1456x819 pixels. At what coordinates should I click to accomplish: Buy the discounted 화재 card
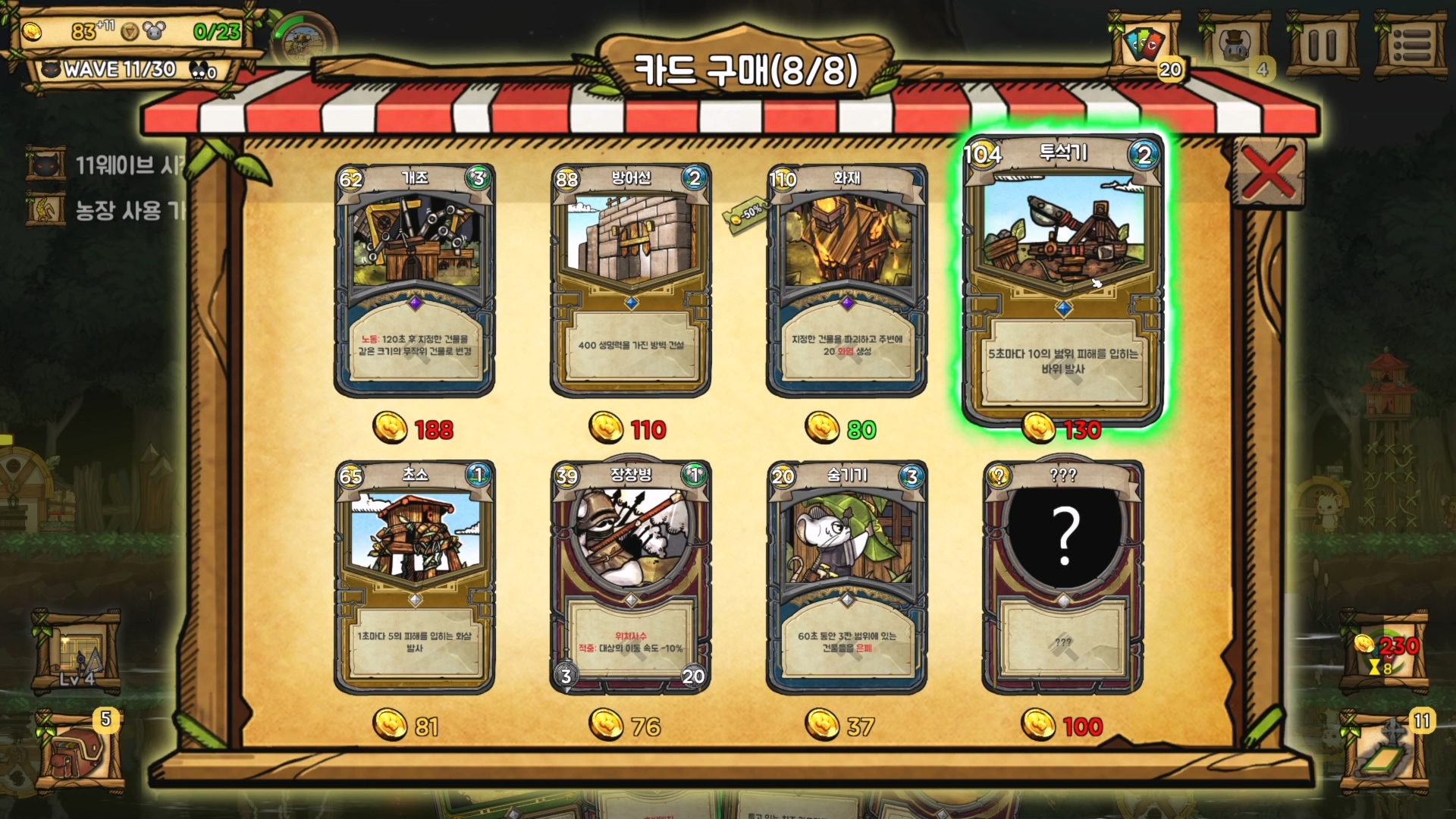pyautogui.click(x=846, y=281)
